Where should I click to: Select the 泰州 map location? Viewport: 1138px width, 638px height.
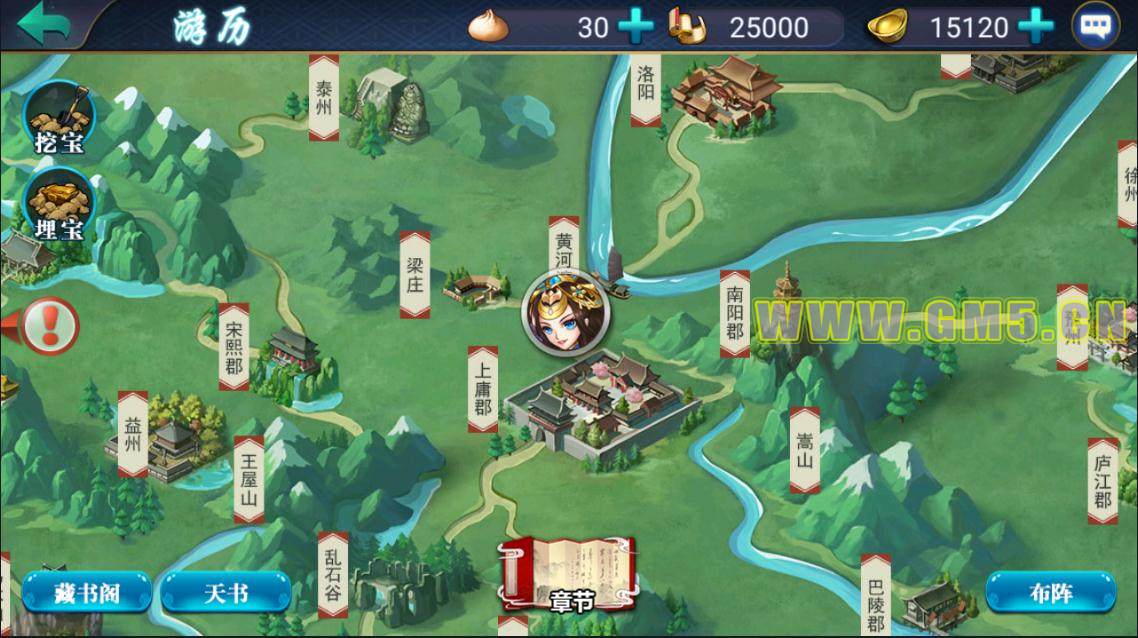(323, 97)
